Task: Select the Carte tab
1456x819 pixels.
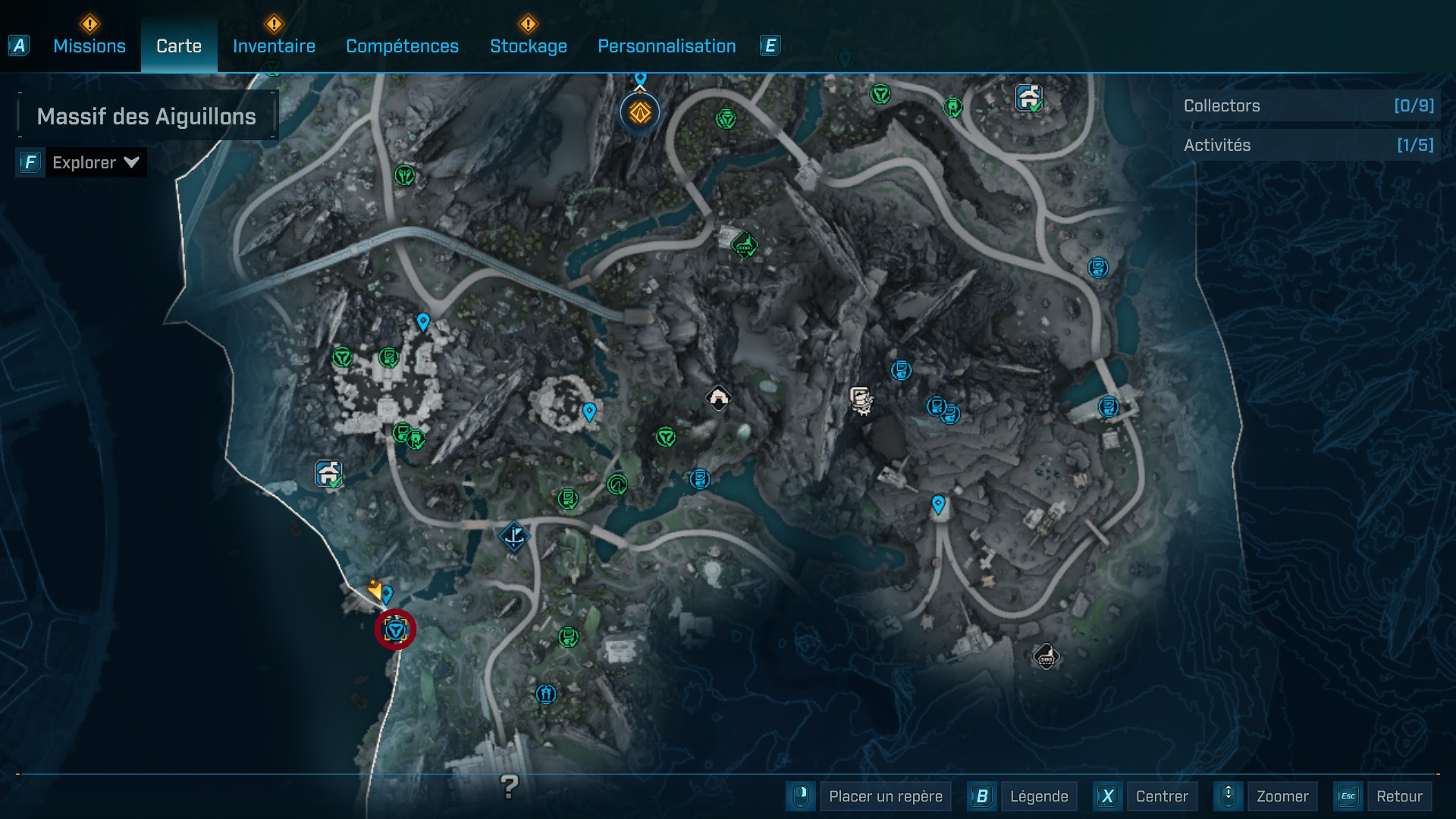Action: click(179, 46)
